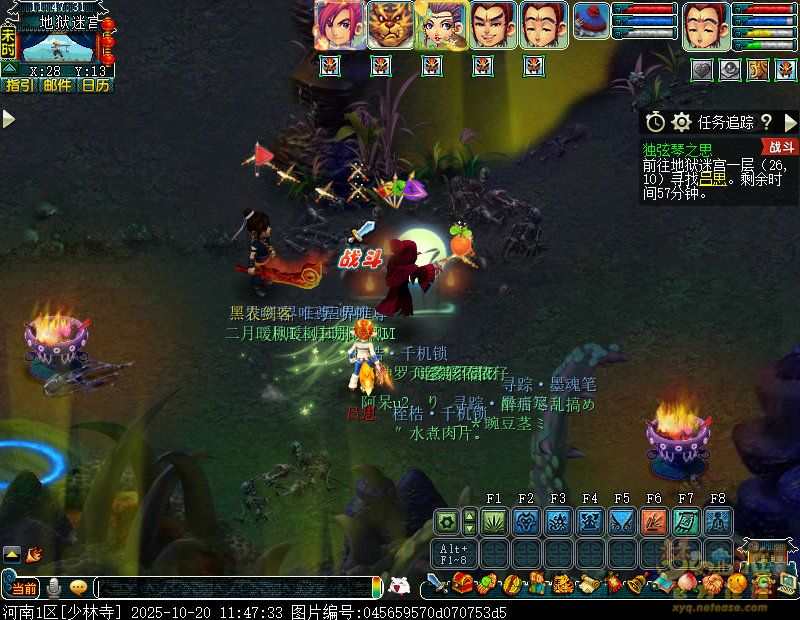Collapse the 任务追踪 panel with arrow
The height and width of the screenshot is (620, 800).
tap(790, 122)
